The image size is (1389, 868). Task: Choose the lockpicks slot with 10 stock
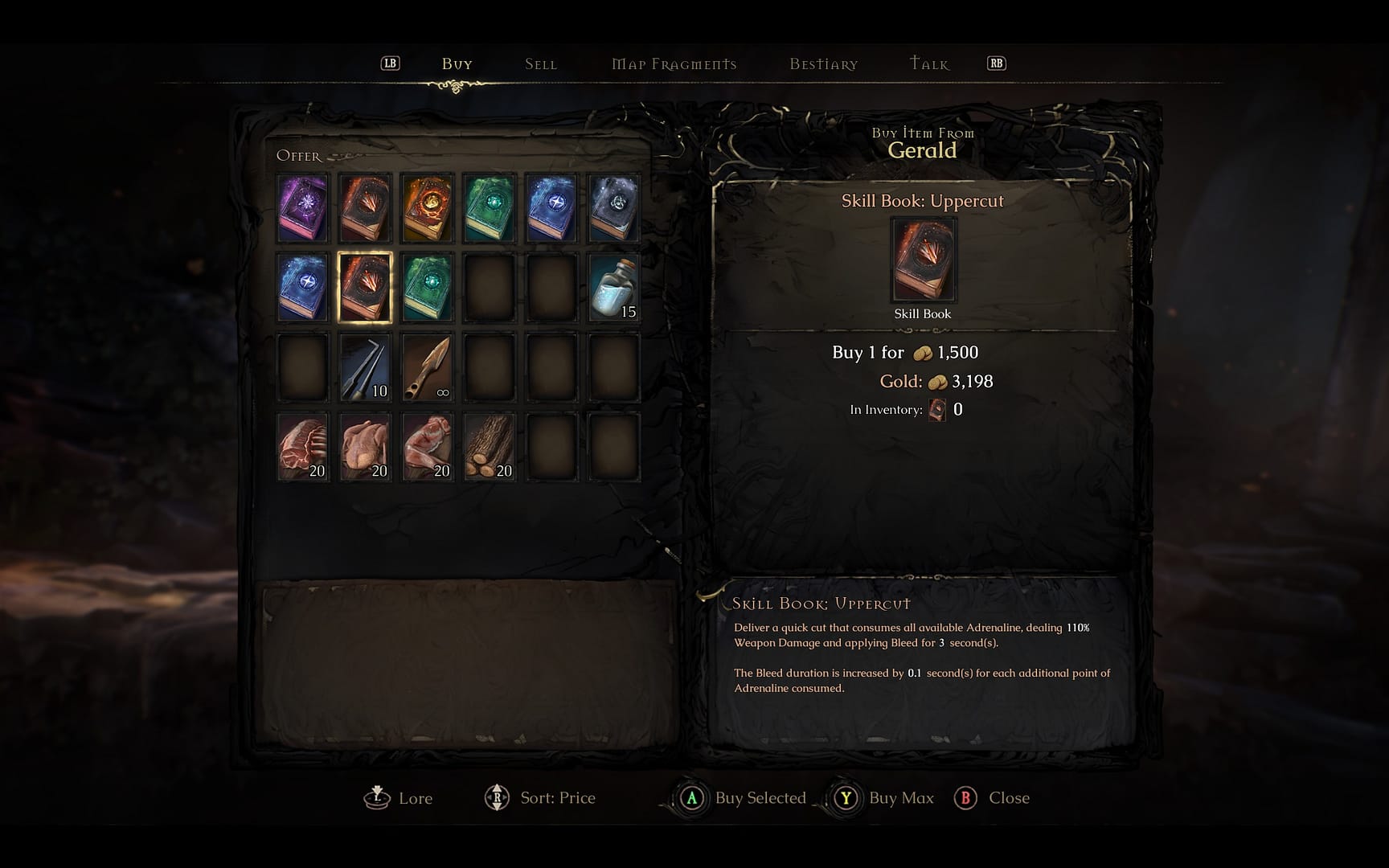pos(365,367)
